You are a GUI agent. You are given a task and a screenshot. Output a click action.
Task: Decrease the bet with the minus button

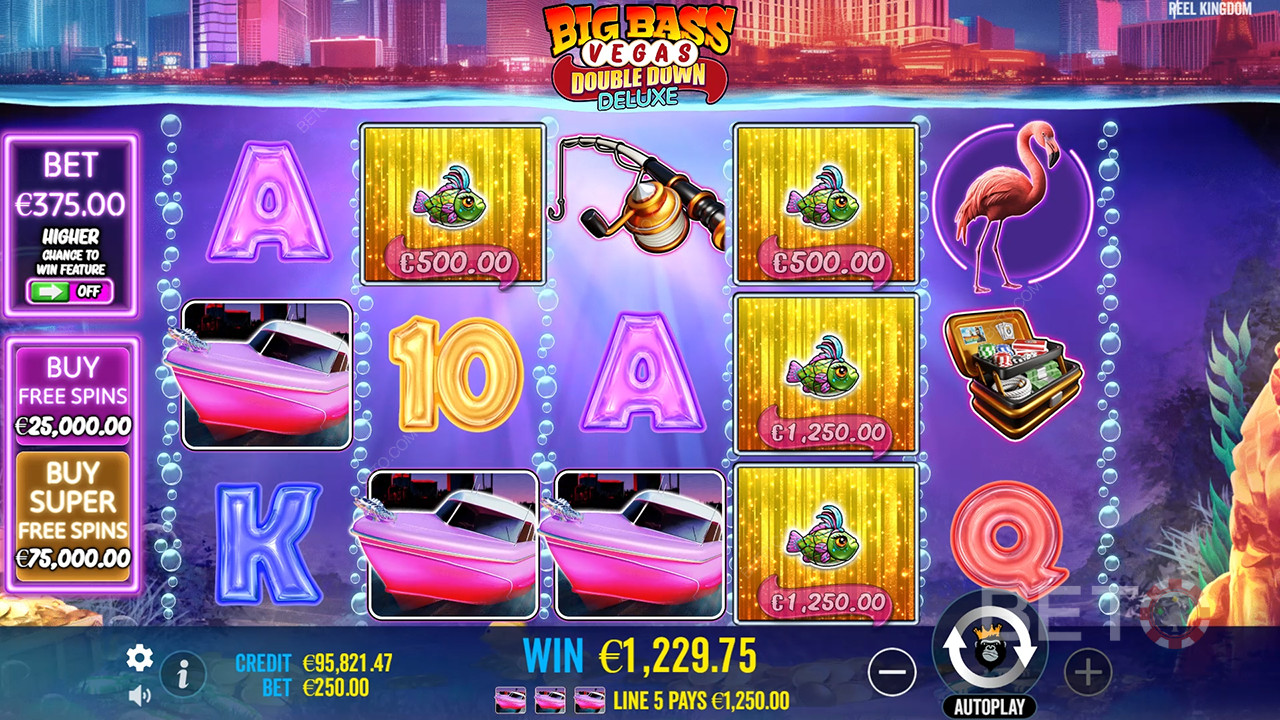[892, 673]
